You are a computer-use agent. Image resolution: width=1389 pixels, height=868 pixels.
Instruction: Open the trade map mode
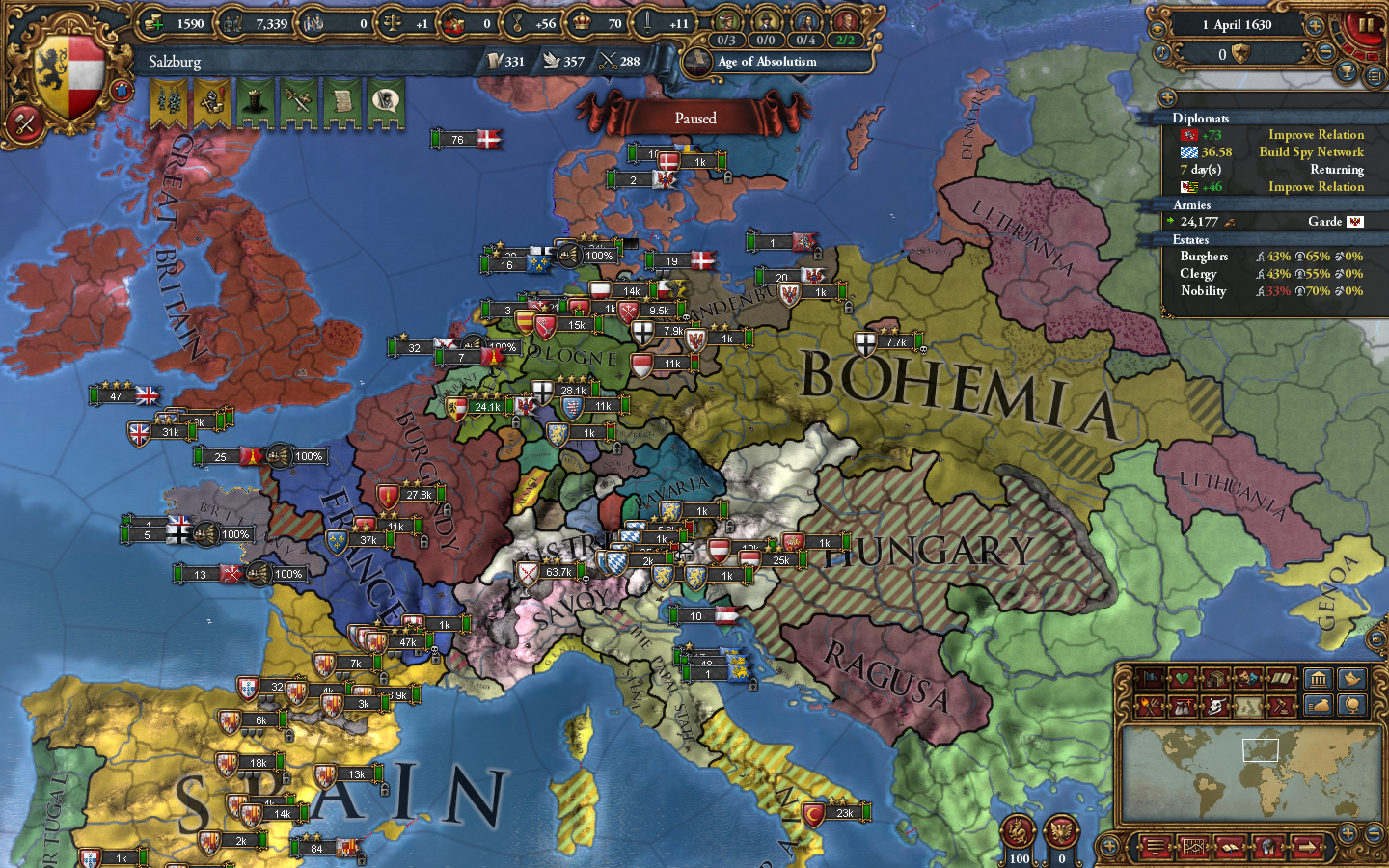coord(1213,679)
